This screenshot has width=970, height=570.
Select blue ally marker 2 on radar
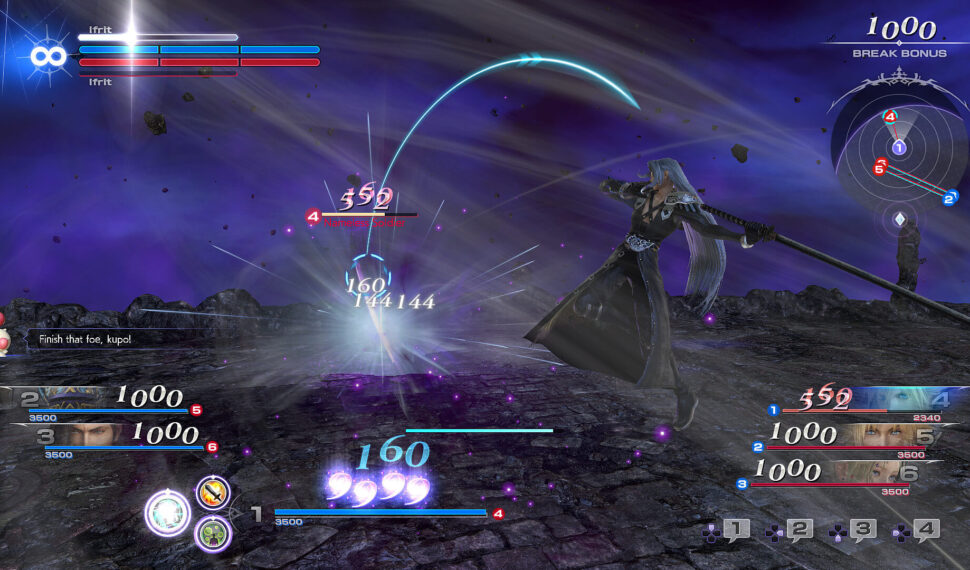948,198
